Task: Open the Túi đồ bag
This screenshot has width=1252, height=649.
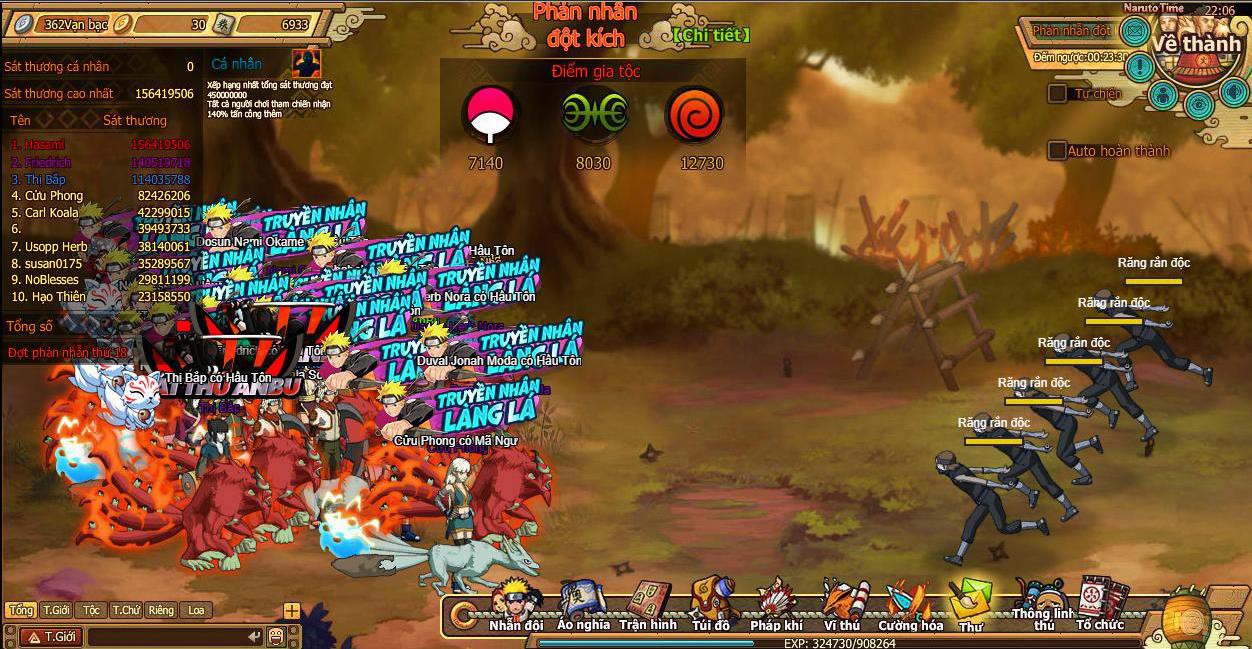Action: coord(710,604)
